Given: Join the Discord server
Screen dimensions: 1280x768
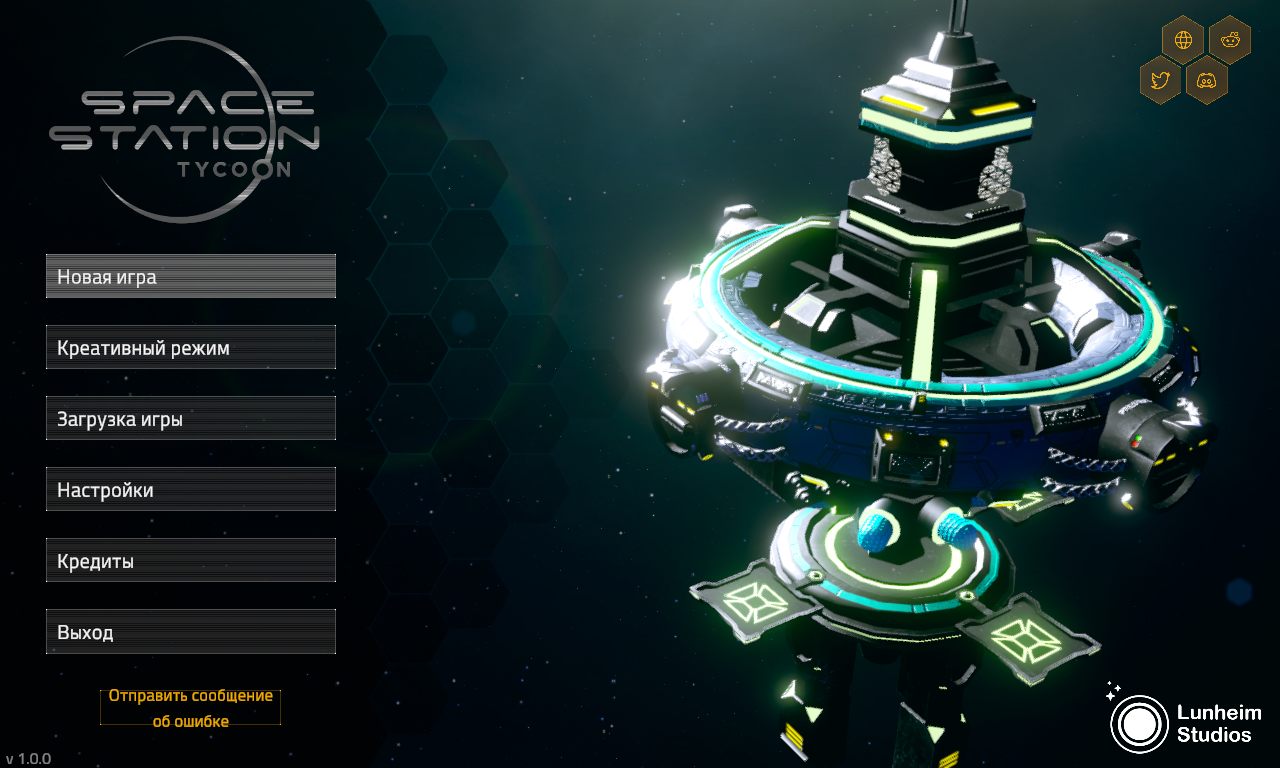Looking at the screenshot, I should pos(1206,79).
